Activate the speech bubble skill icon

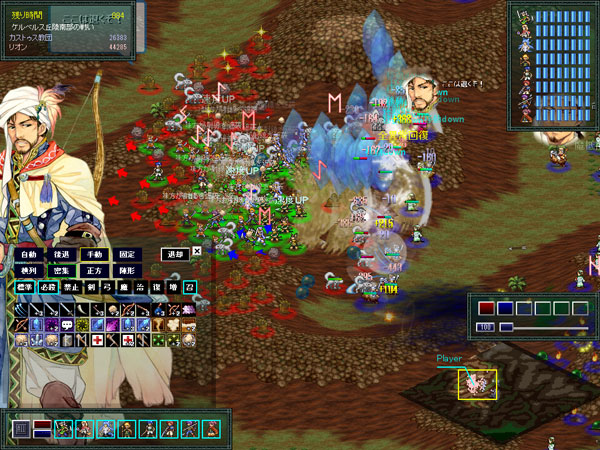66,324
